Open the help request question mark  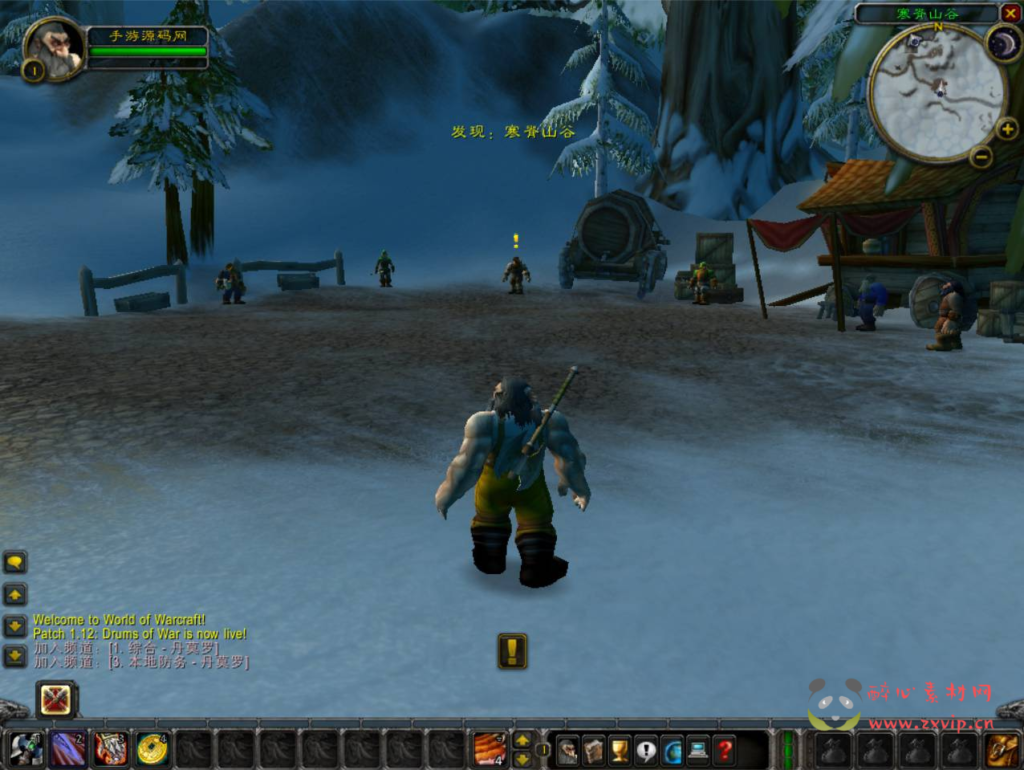[x=724, y=750]
